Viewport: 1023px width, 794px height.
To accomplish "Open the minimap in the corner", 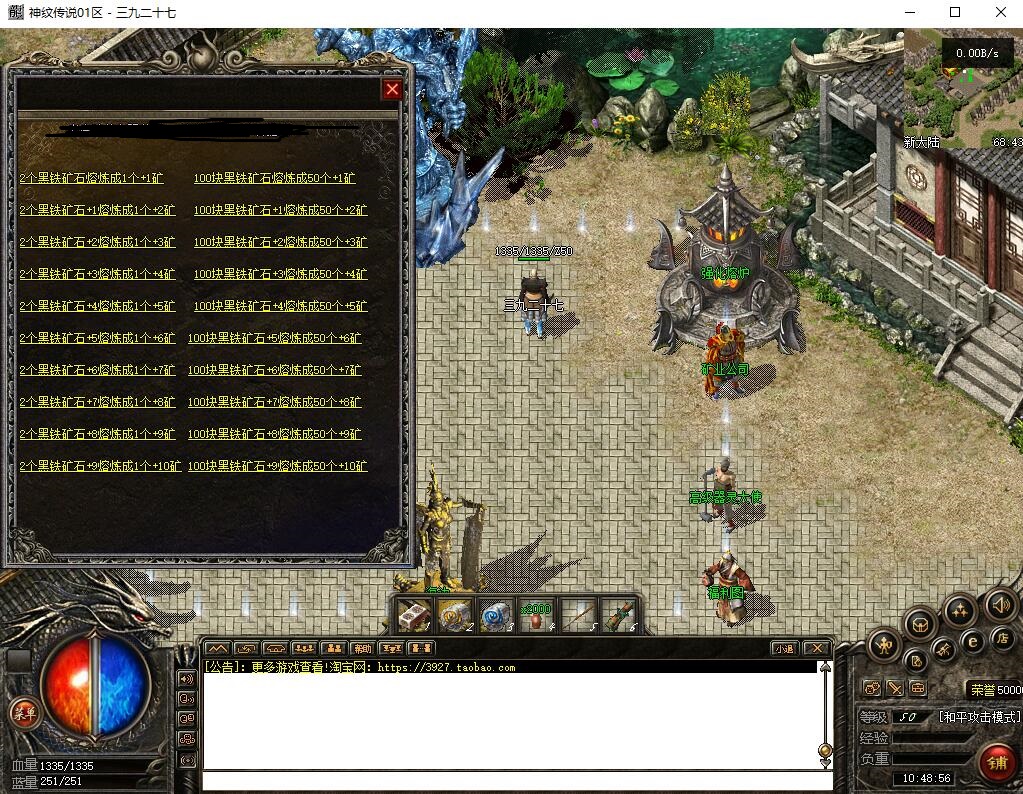I will (962, 90).
